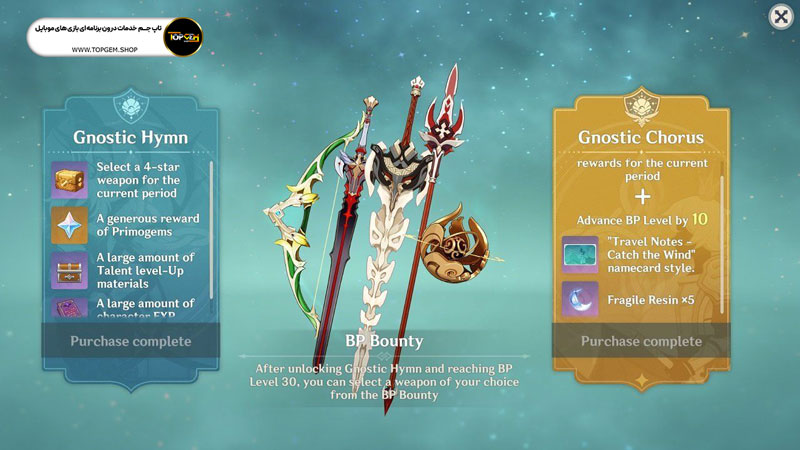View the Talent level-Up materials icon
800x450 pixels.
69,270
